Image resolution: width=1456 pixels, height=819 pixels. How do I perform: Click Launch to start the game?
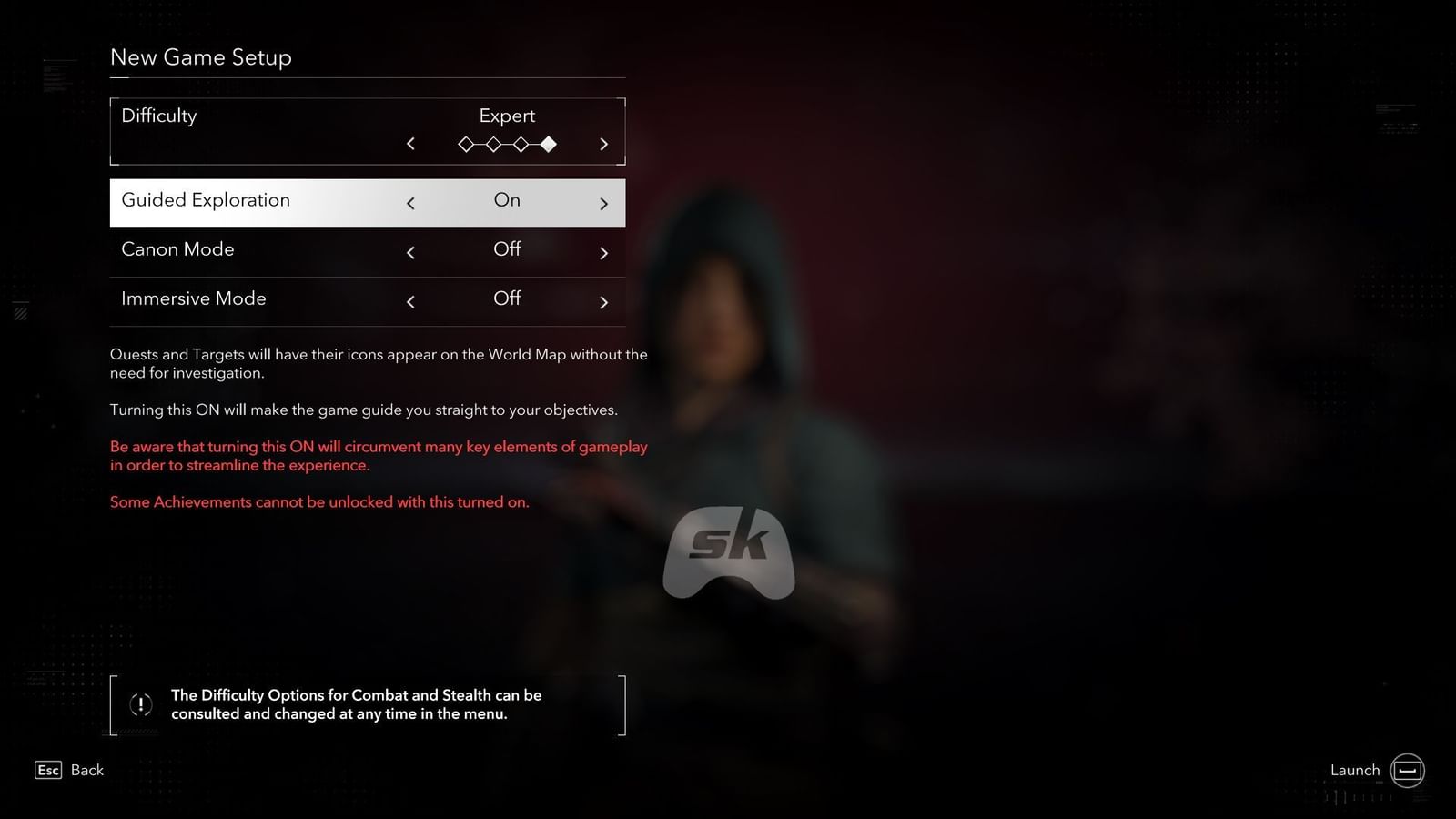click(1355, 770)
